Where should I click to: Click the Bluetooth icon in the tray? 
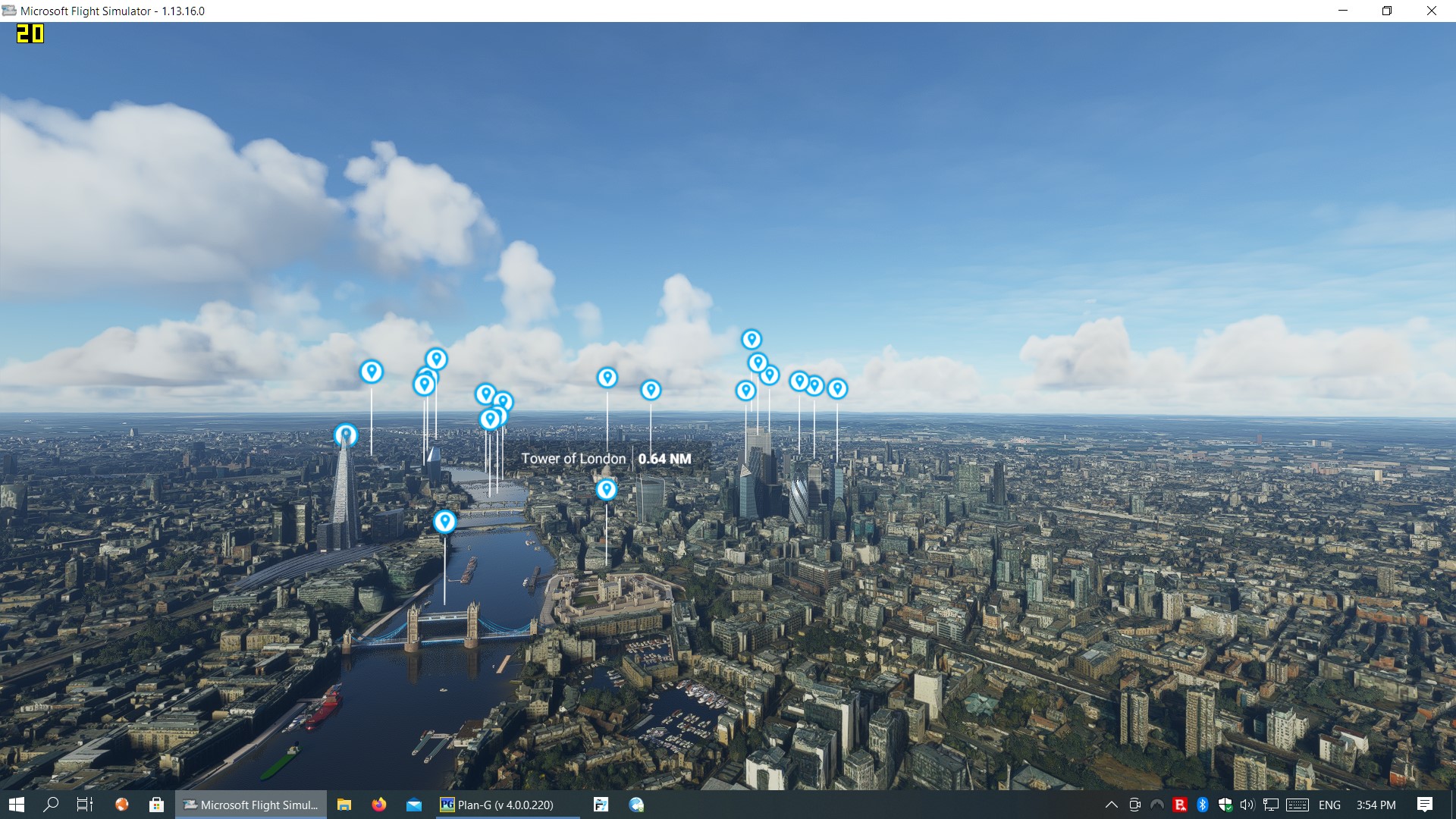(x=1203, y=805)
